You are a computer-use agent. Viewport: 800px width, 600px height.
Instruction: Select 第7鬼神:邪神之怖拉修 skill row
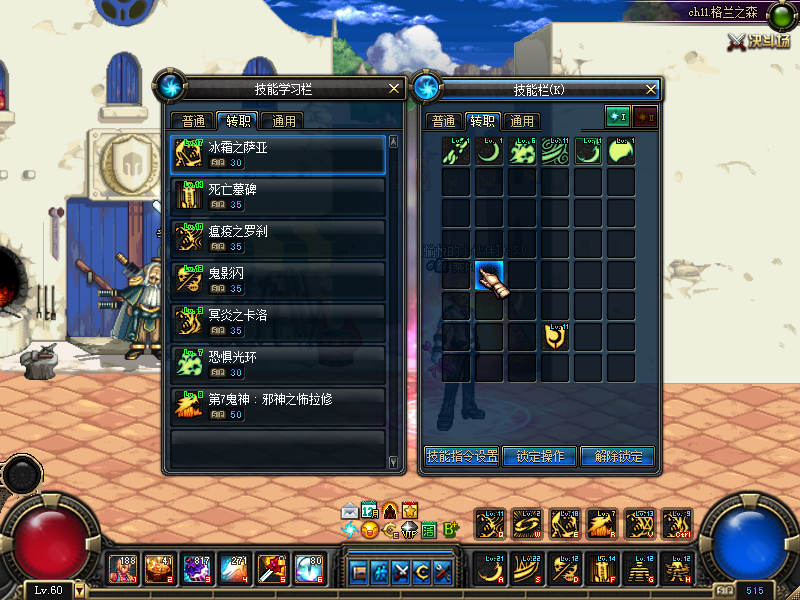[x=278, y=404]
